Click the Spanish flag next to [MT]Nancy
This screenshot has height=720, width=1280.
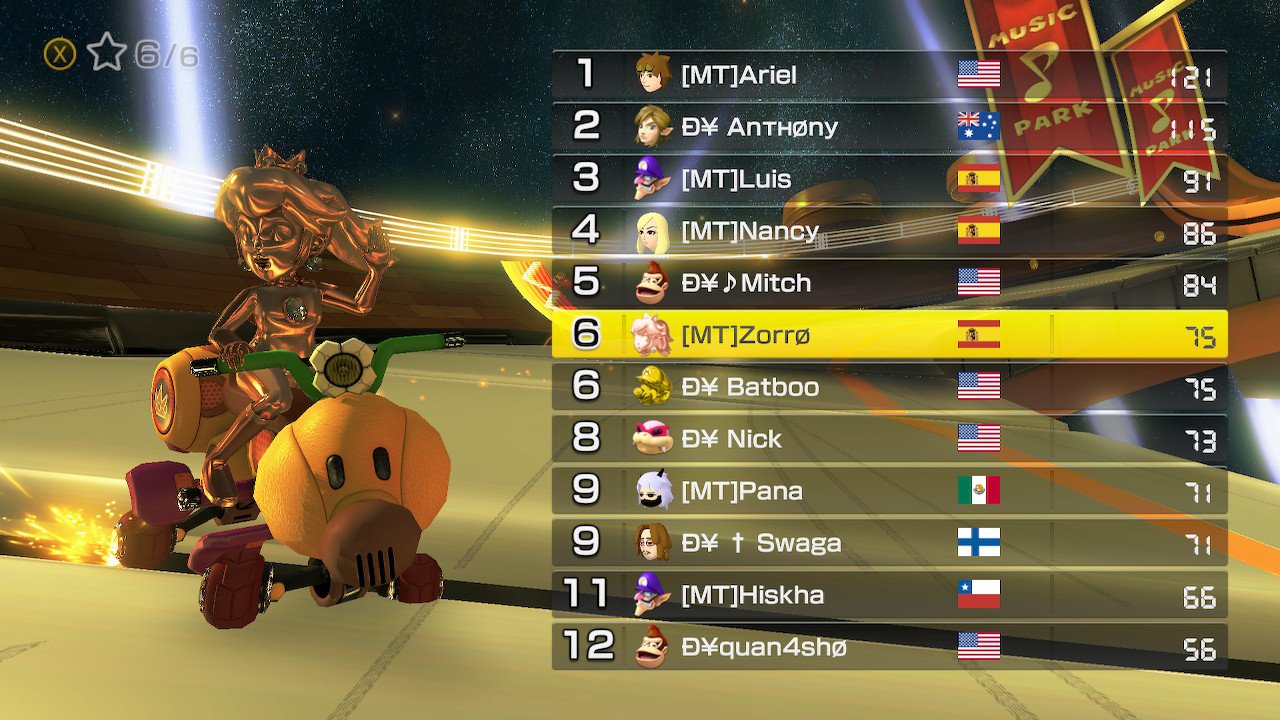pyautogui.click(x=978, y=230)
